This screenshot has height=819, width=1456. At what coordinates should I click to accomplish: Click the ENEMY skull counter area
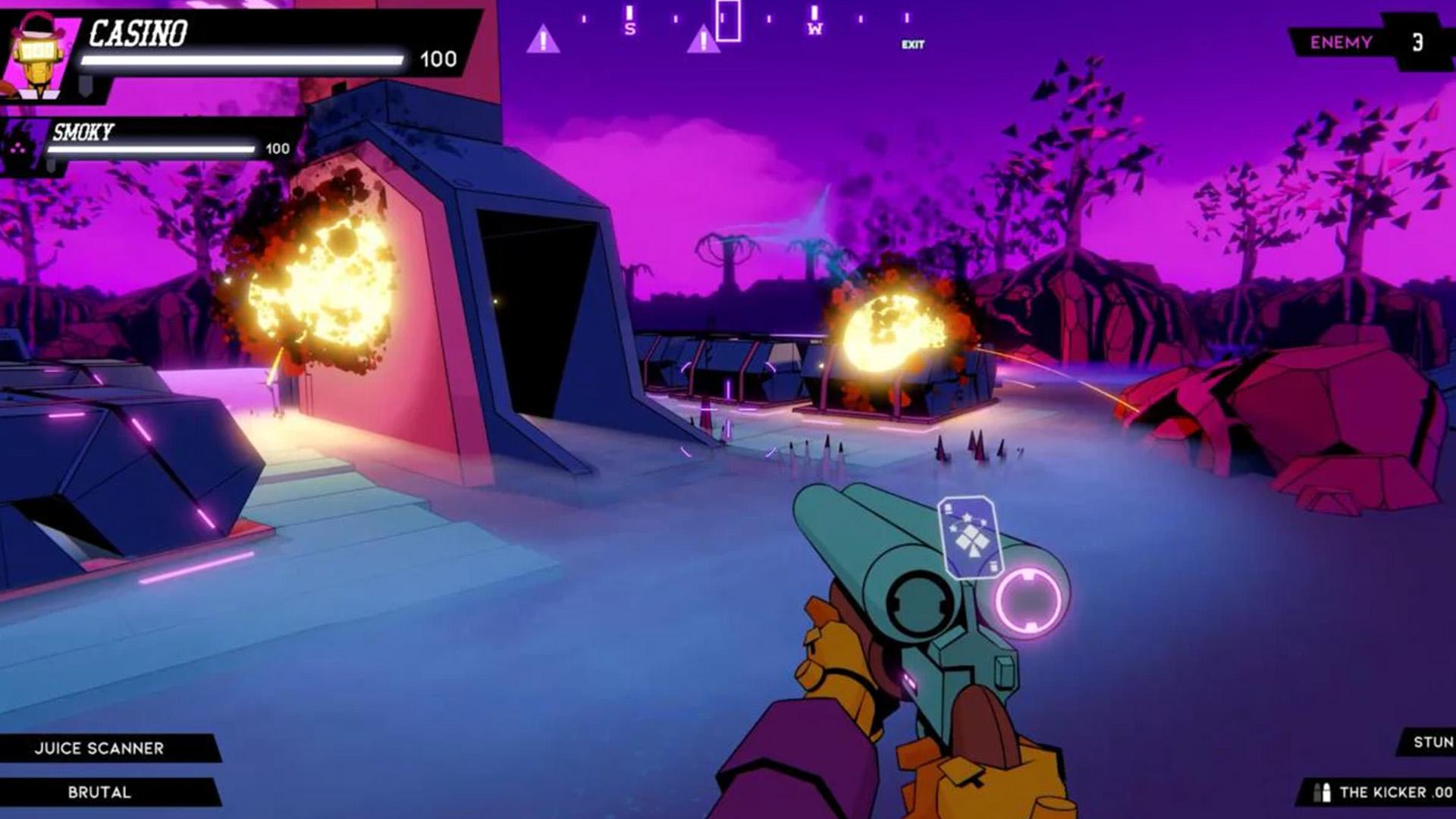click(x=1342, y=42)
